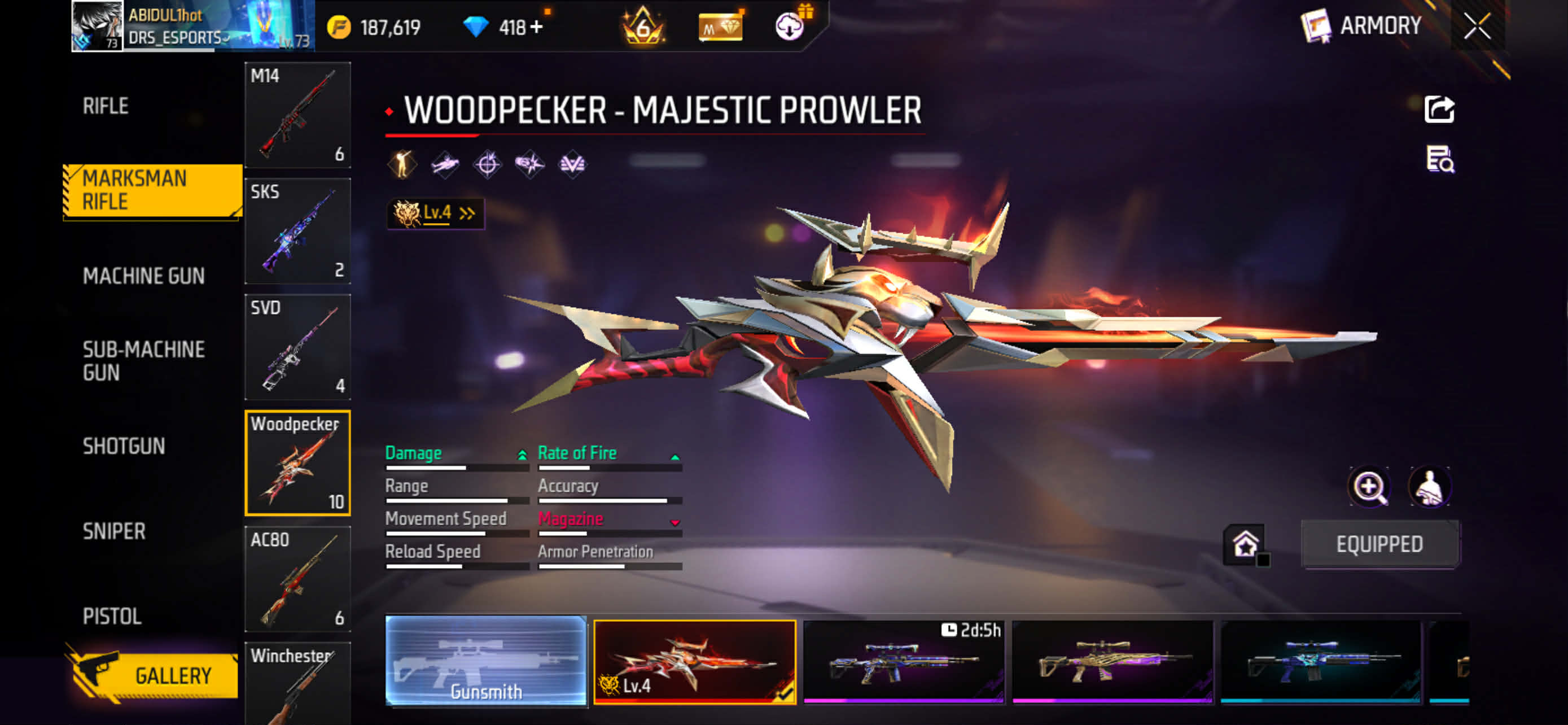
Task: Switch to the Rifle category
Action: point(106,106)
